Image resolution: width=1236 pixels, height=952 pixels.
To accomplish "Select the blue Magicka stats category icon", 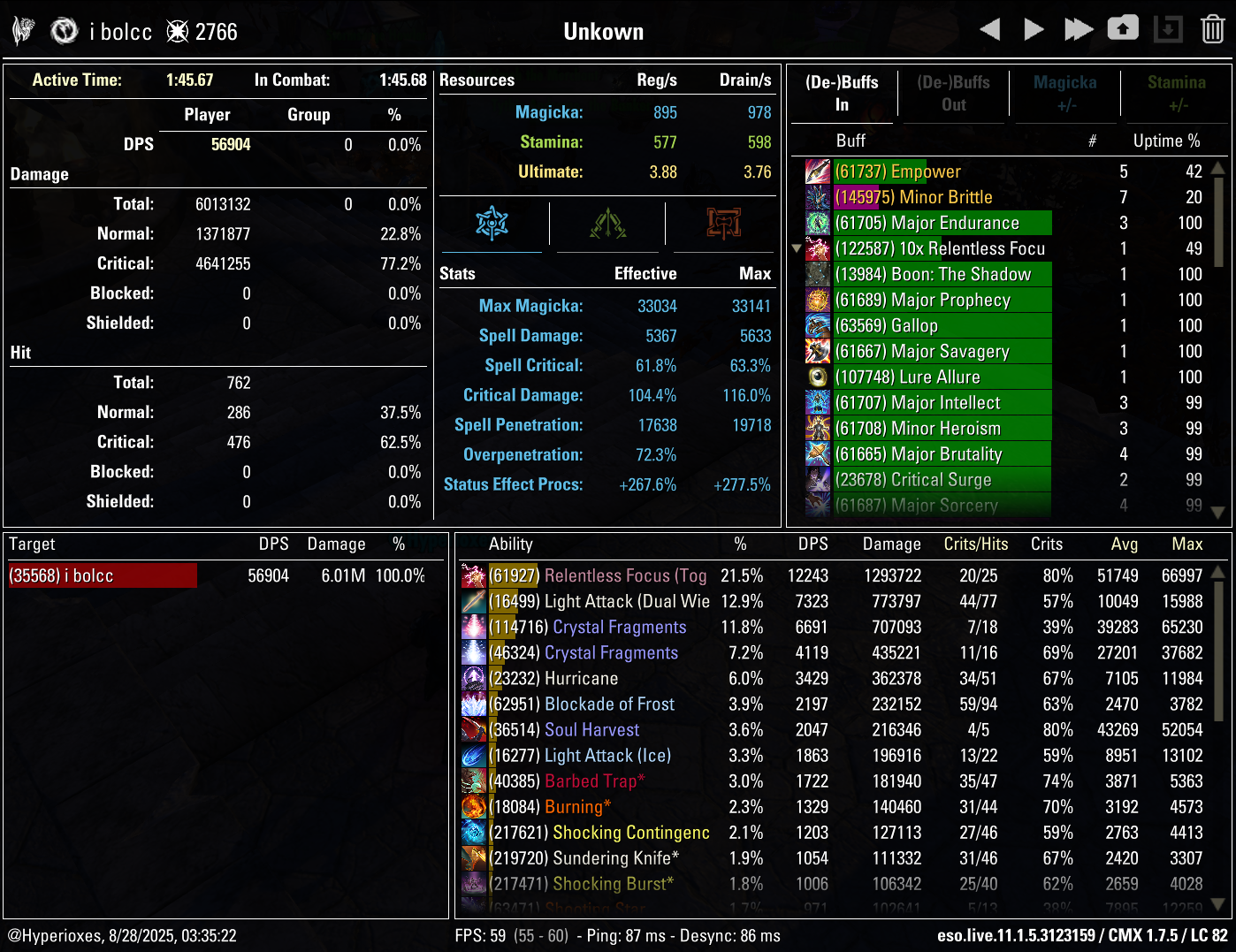I will point(492,224).
